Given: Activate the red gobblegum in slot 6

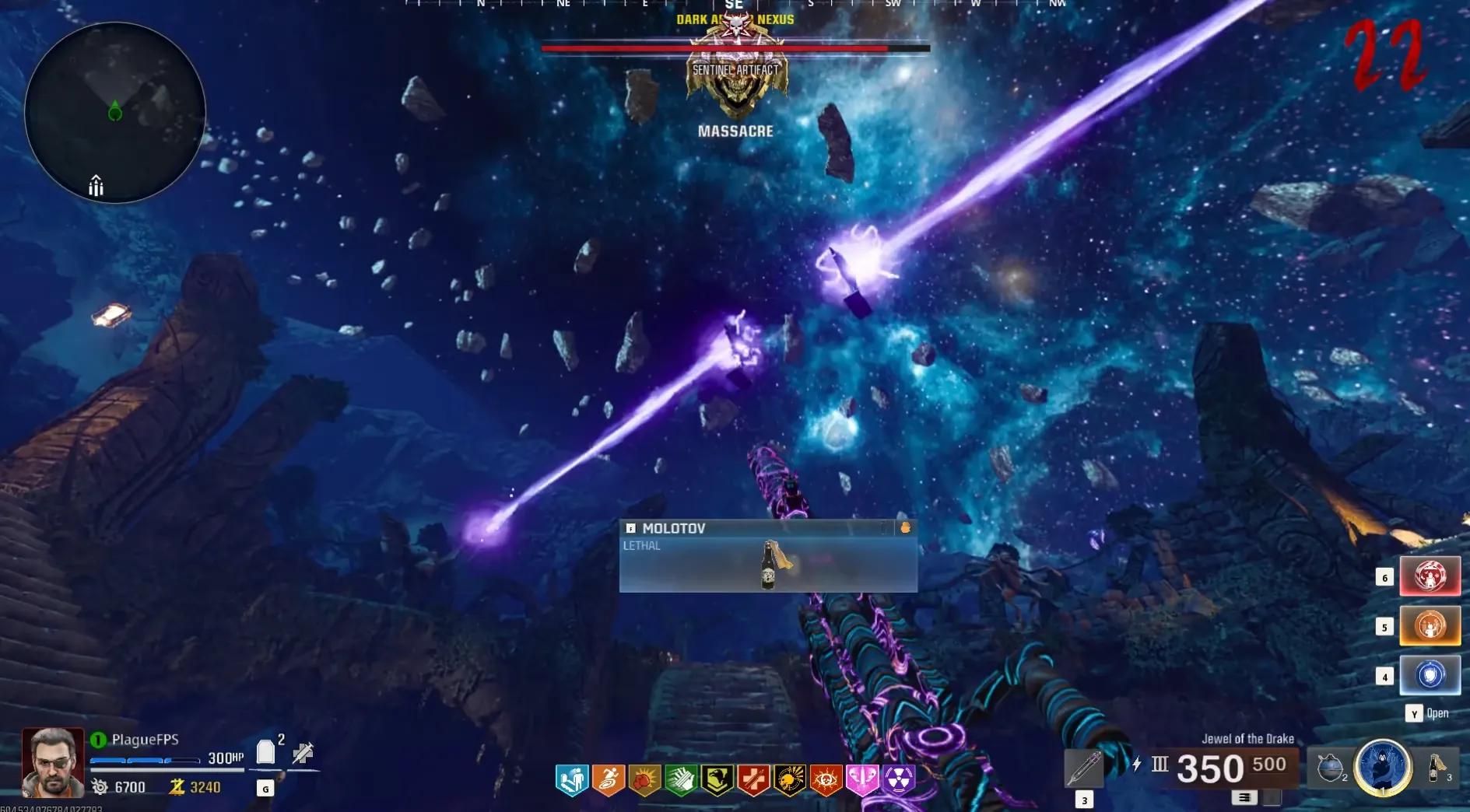Looking at the screenshot, I should [x=1430, y=576].
